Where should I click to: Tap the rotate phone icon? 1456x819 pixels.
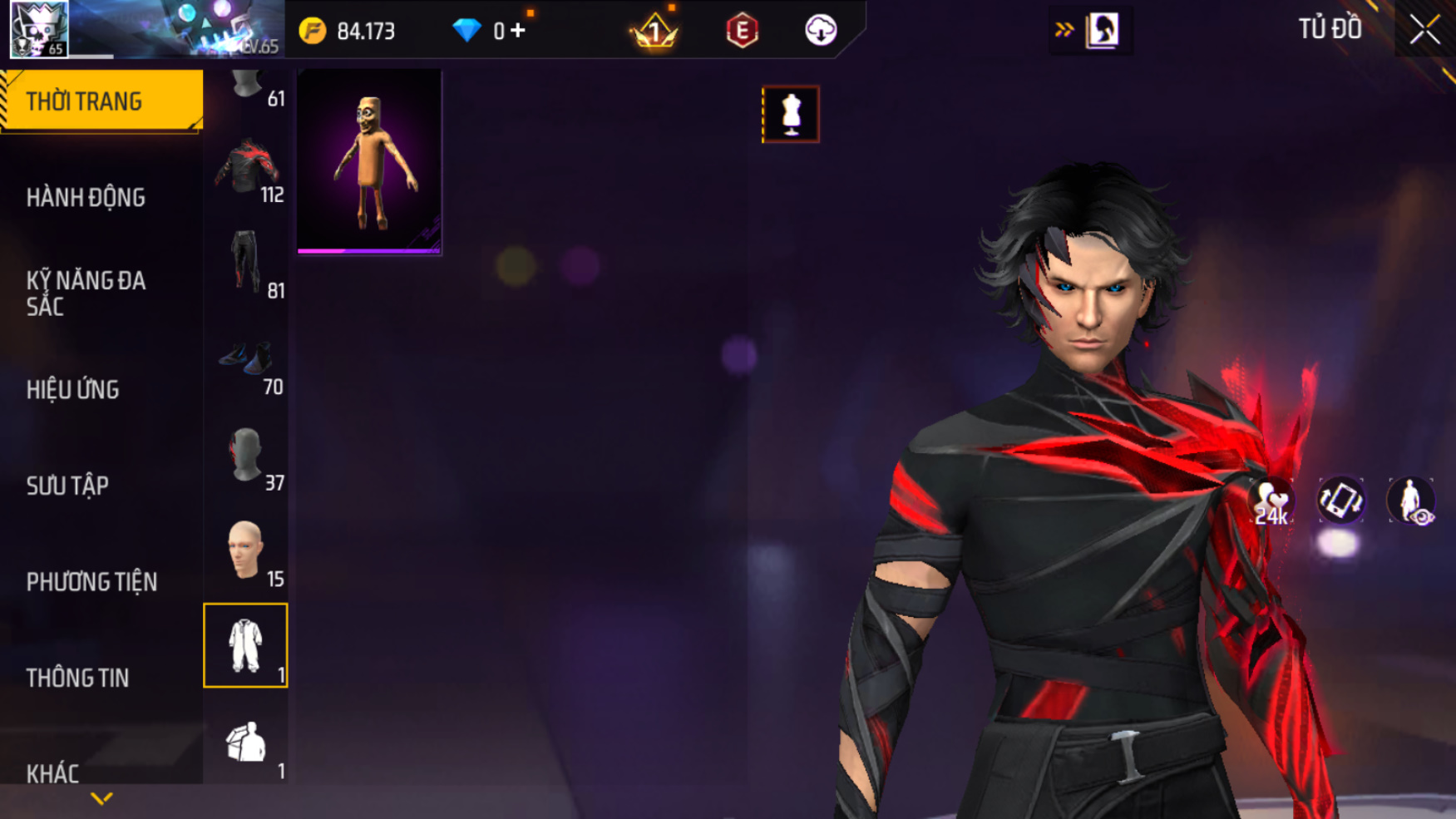click(1340, 501)
